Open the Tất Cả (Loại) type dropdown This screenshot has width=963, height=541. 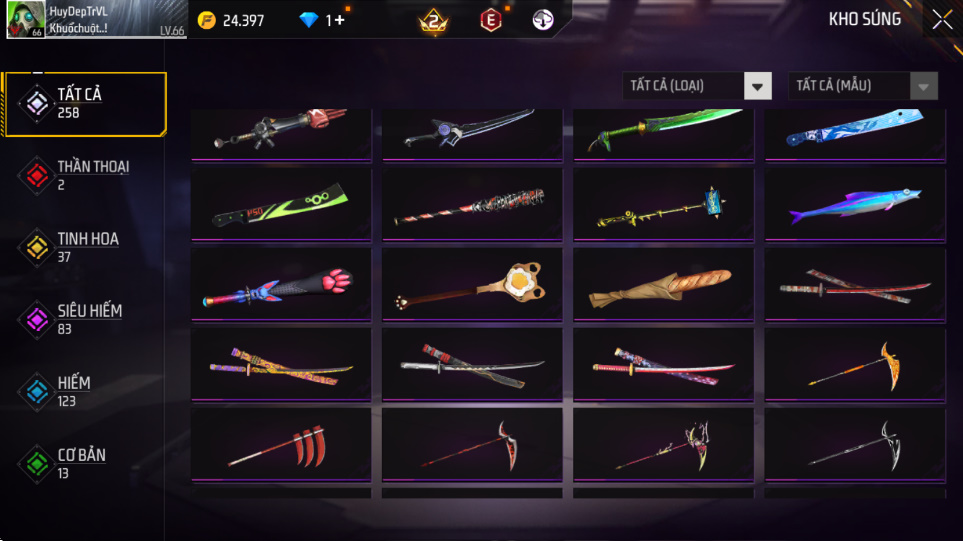(697, 86)
